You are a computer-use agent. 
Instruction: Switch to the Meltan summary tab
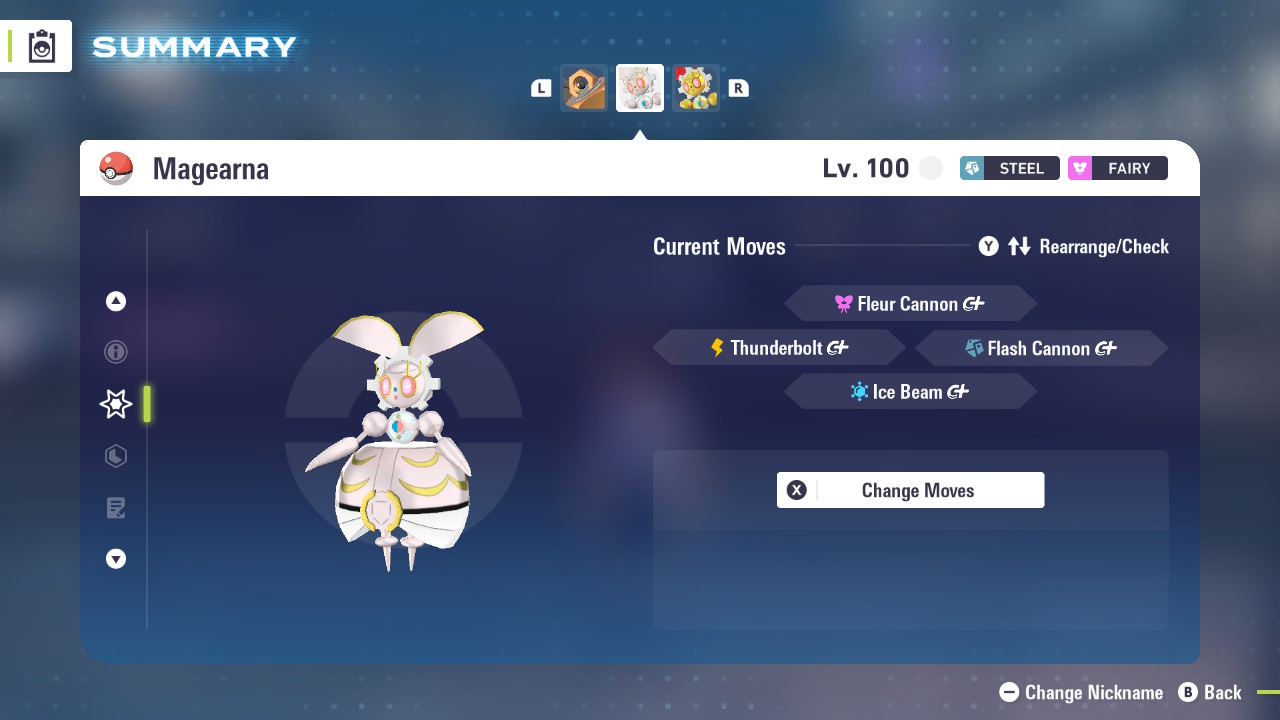584,87
